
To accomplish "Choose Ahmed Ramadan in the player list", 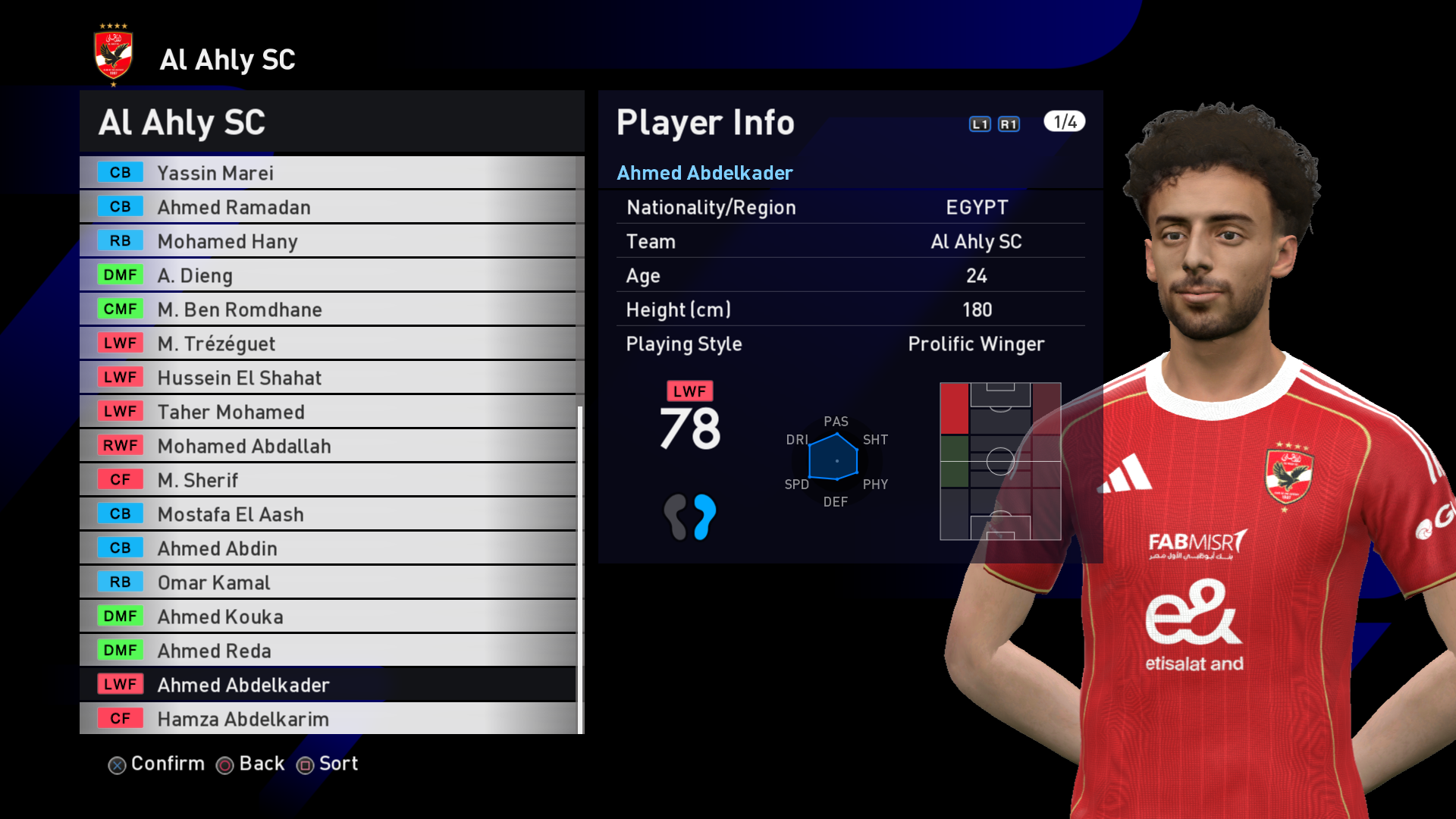I will (x=328, y=207).
